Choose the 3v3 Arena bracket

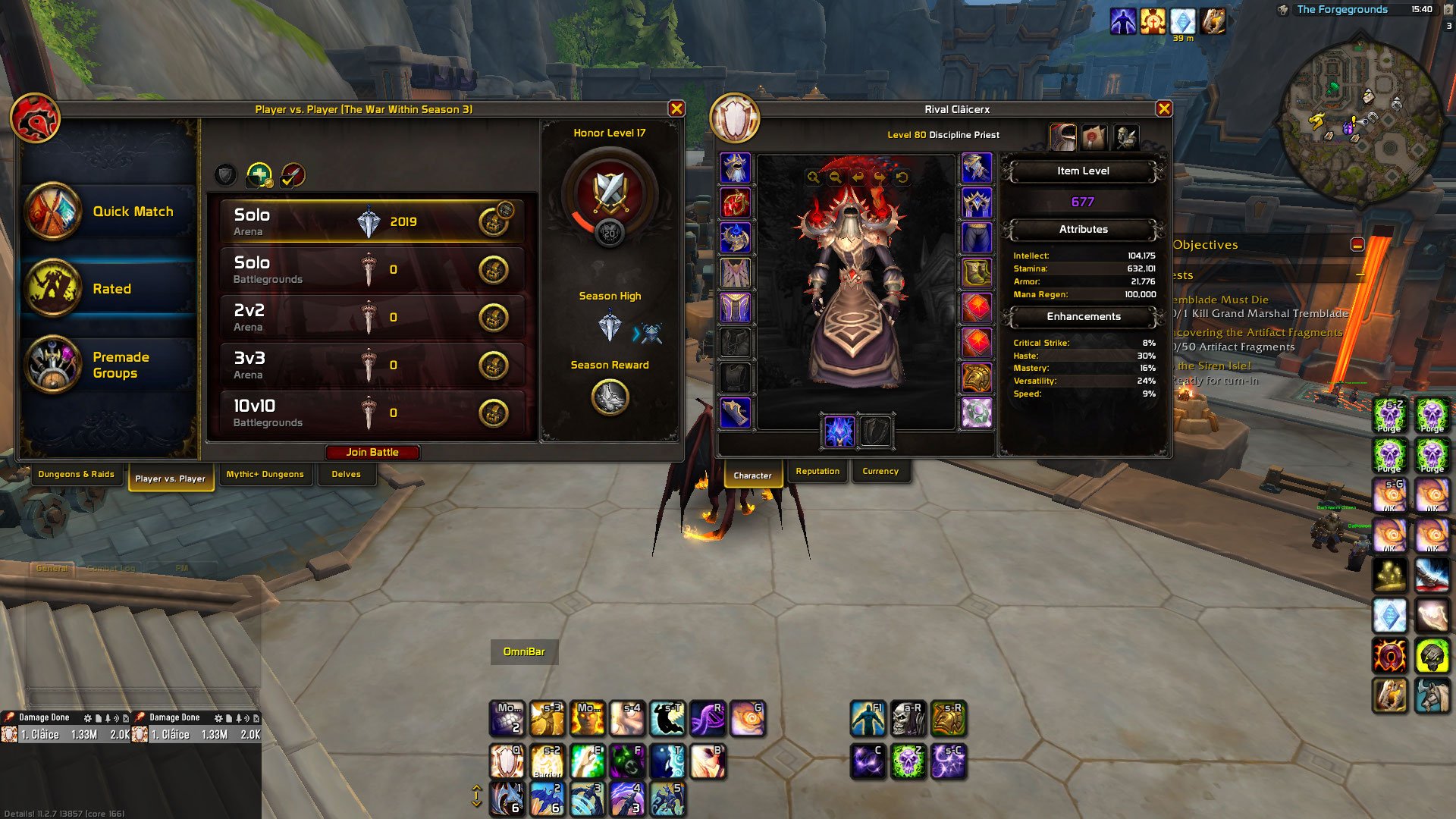pyautogui.click(x=372, y=365)
